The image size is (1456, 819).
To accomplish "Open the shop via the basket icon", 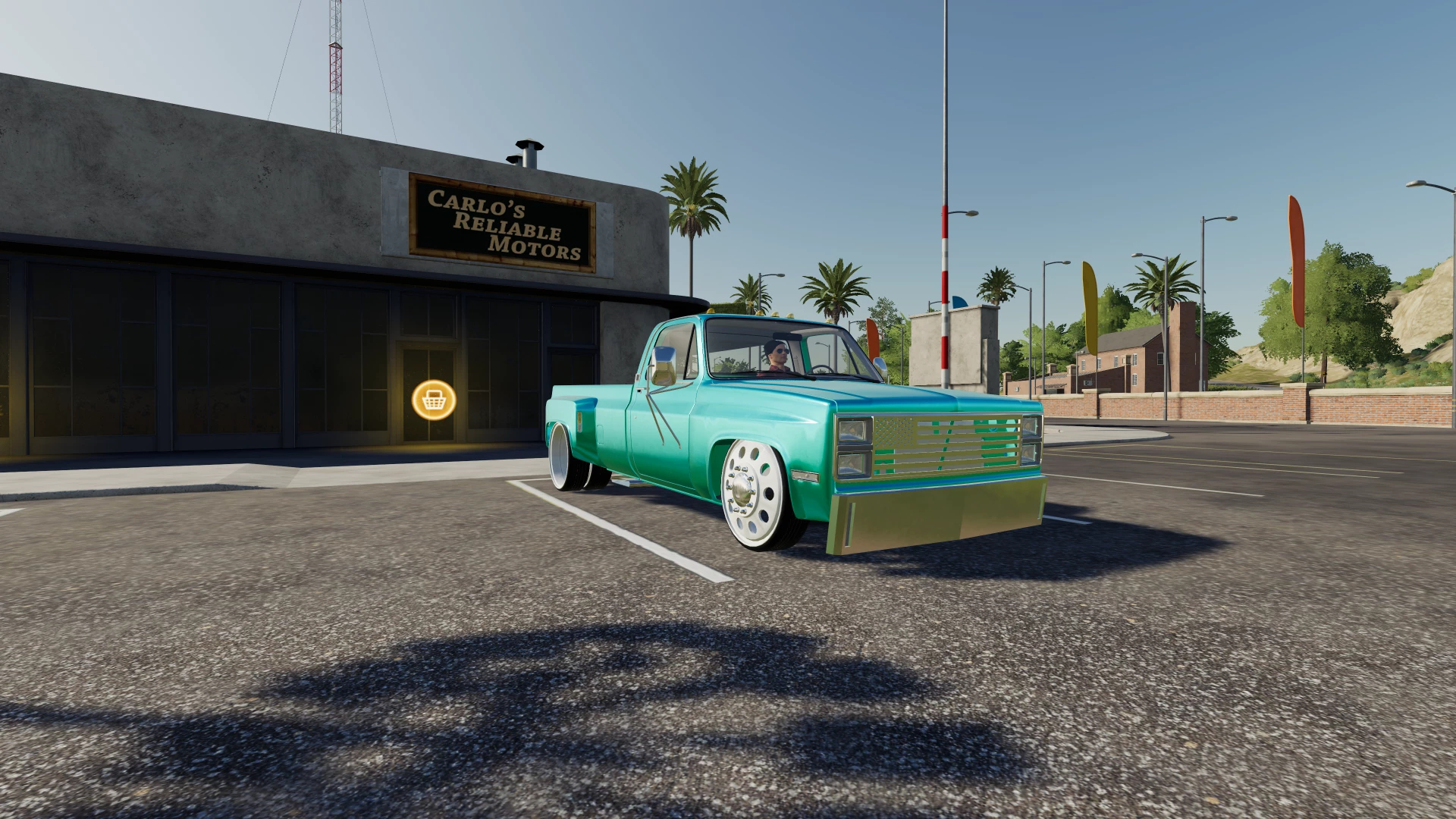I will tap(434, 400).
